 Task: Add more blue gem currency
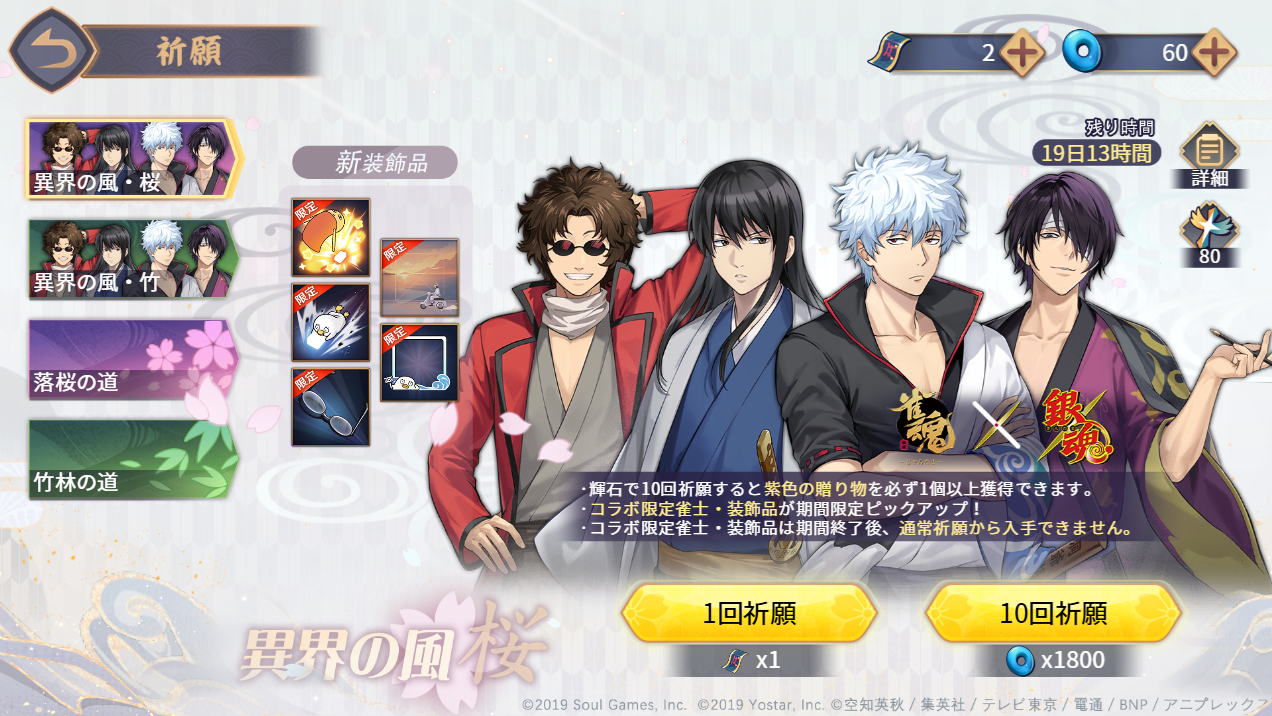tap(1212, 53)
